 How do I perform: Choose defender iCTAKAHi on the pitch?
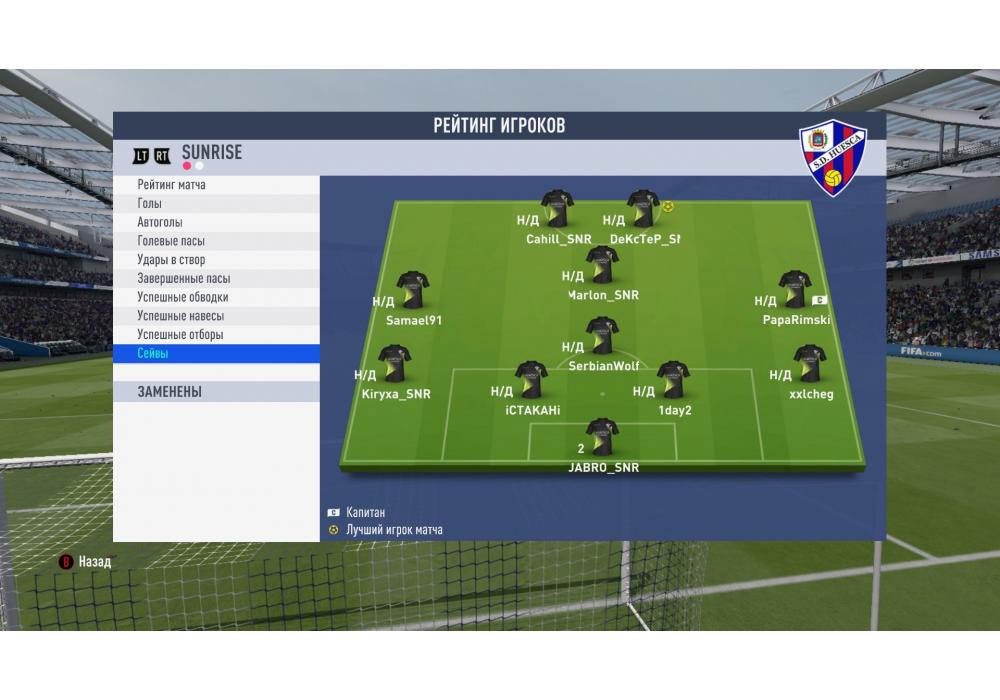[531, 380]
